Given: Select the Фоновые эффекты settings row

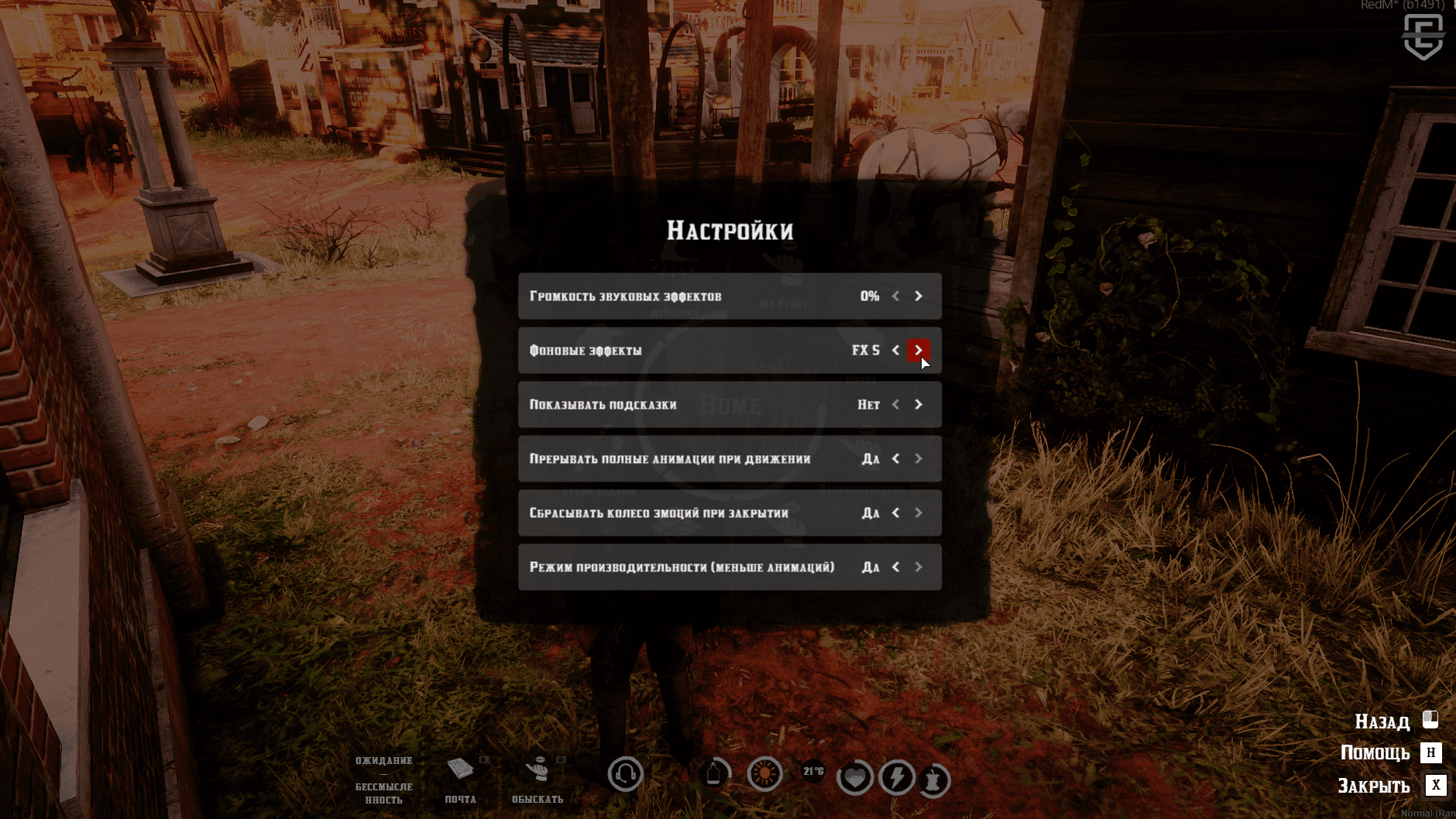Looking at the screenshot, I should (682, 351).
